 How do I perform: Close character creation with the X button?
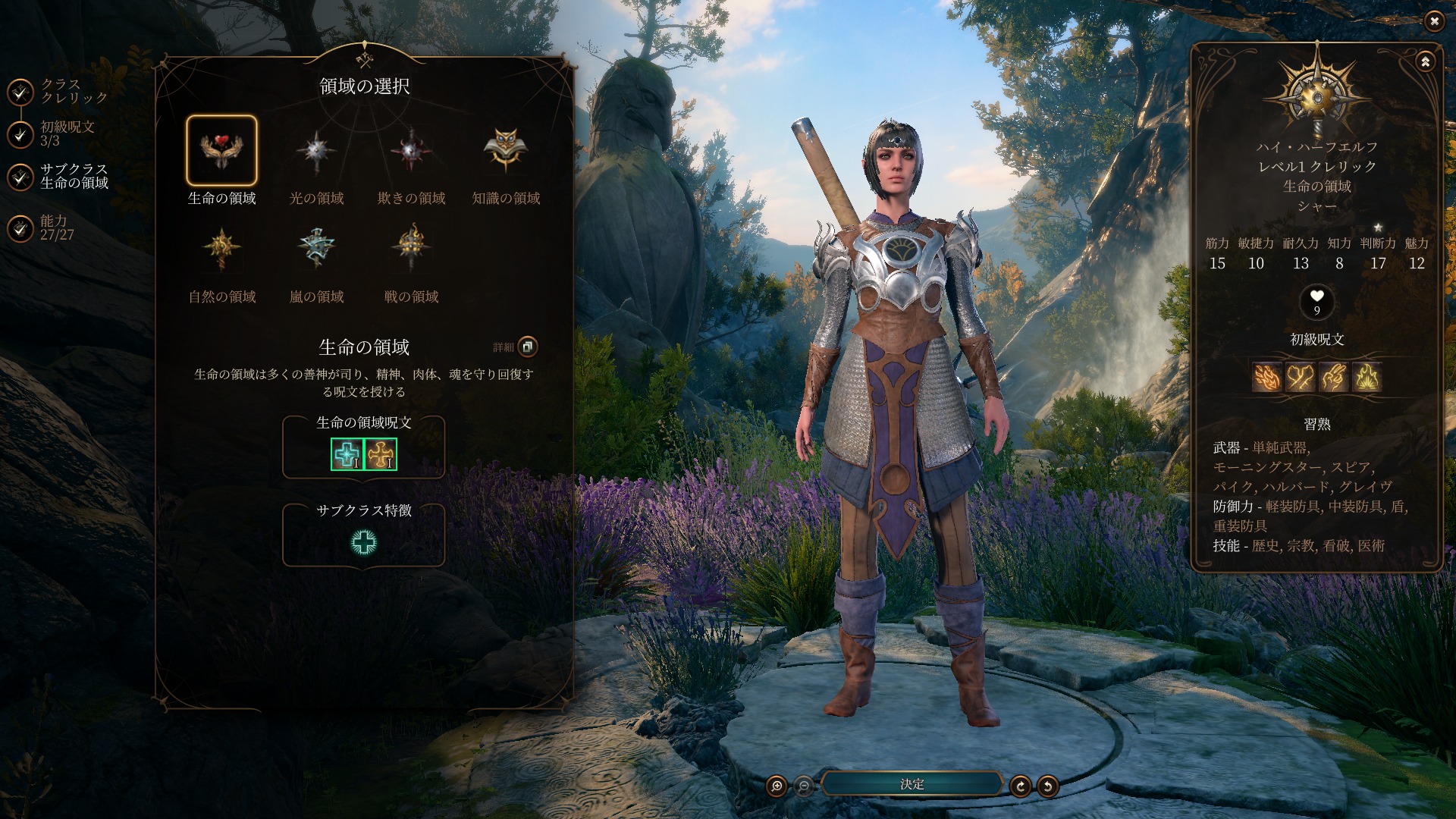(1434, 21)
